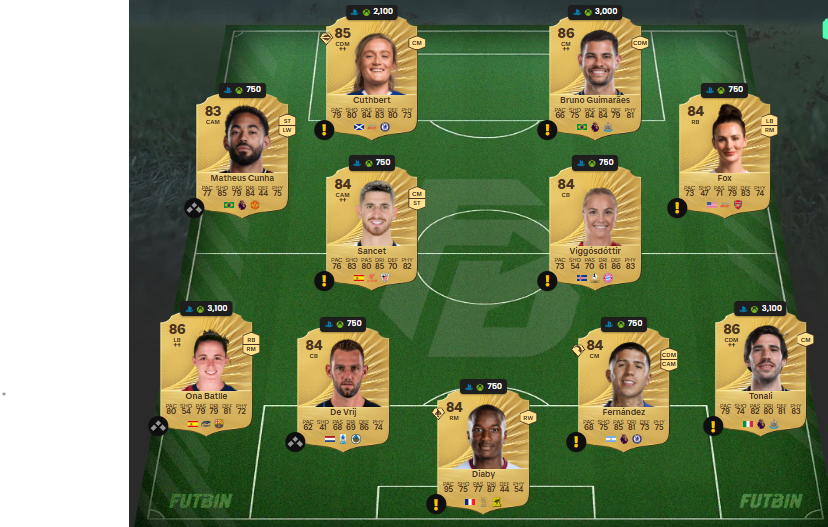Viewport: 828px width, 527px height.
Task: Click the yellow warning icon under Cuthbert
Action: [x=324, y=129]
